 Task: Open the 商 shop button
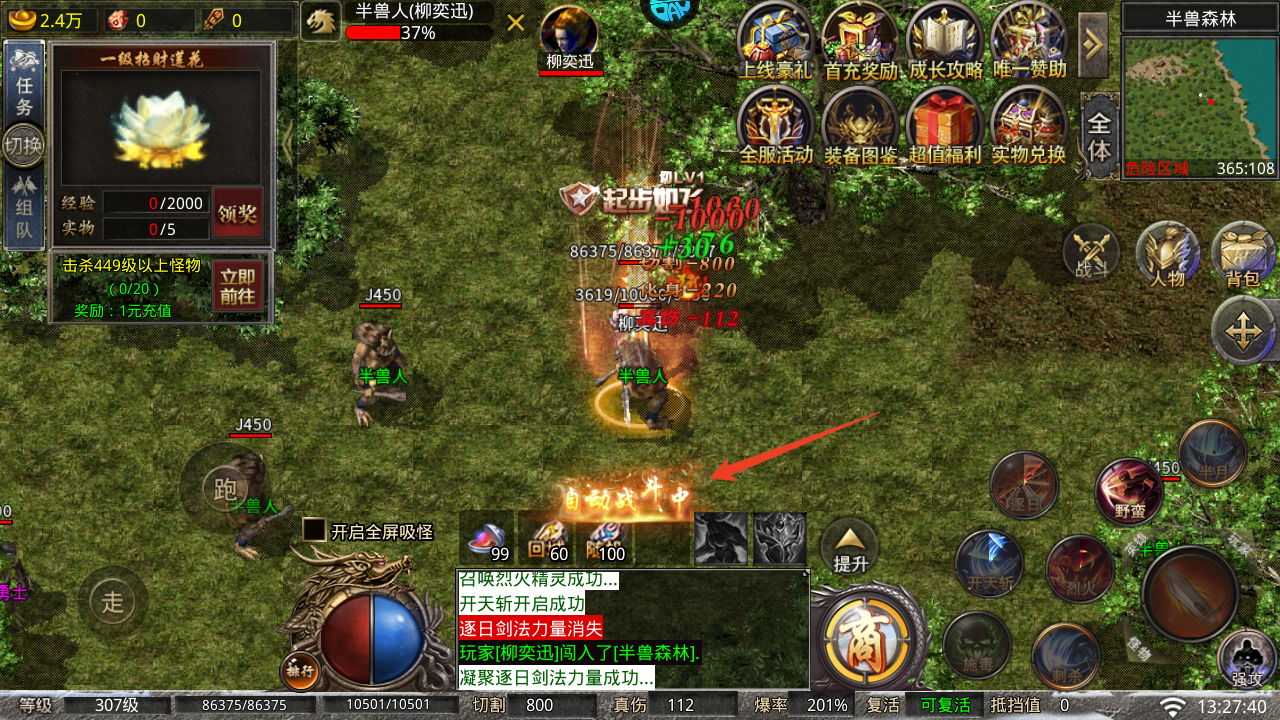click(860, 641)
